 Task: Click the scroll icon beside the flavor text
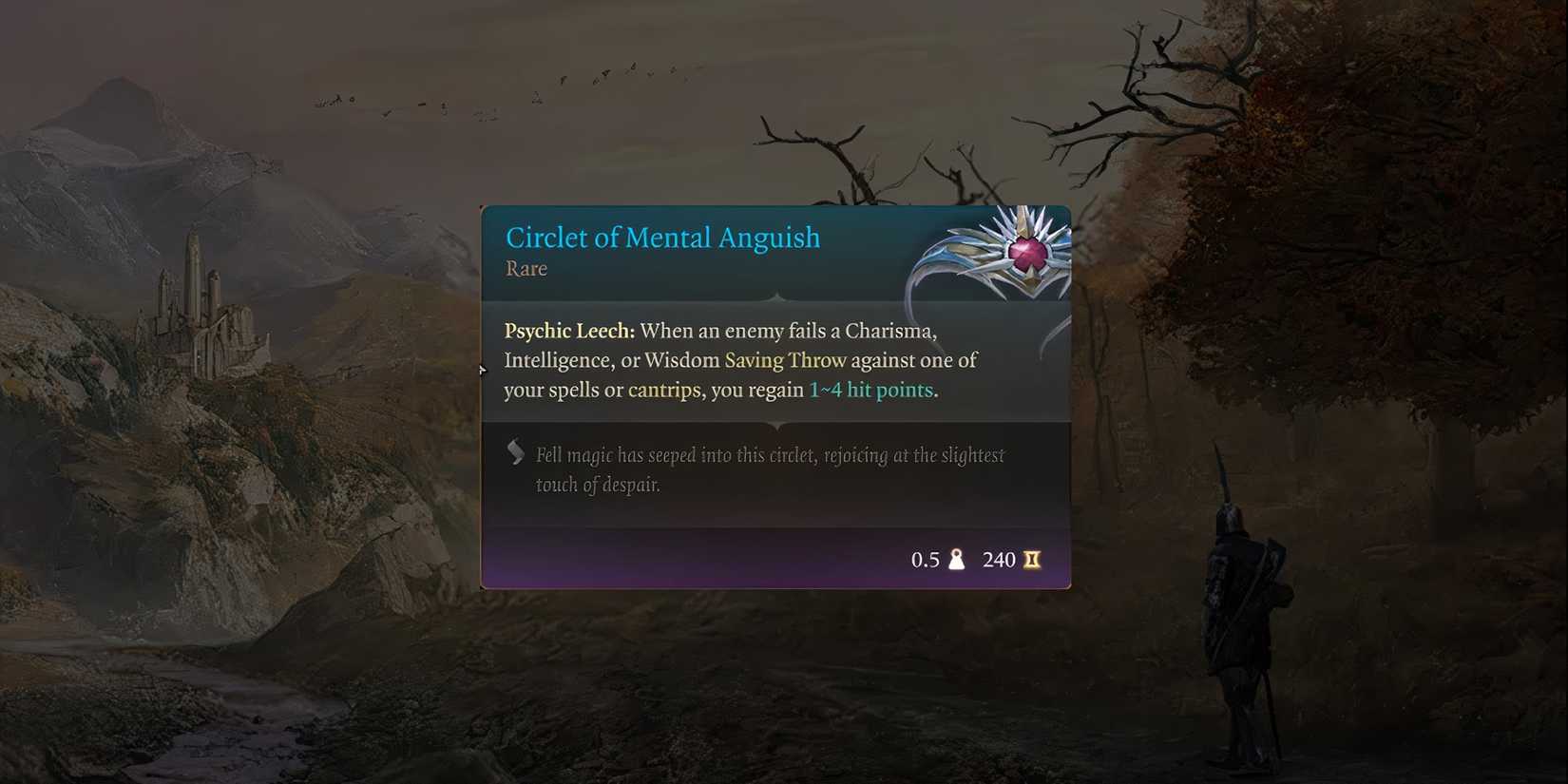click(515, 453)
